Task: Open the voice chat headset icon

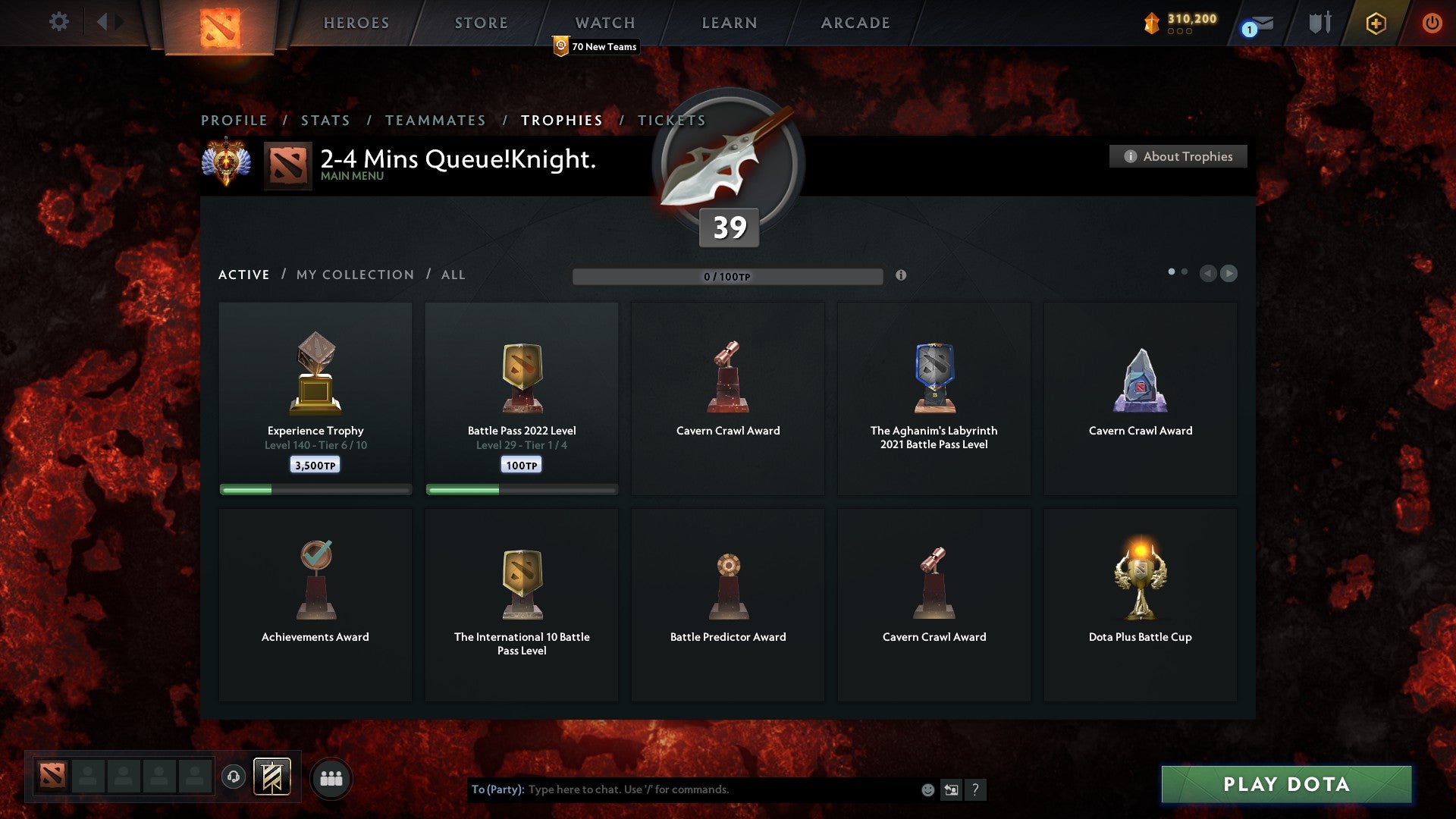Action: 233,777
